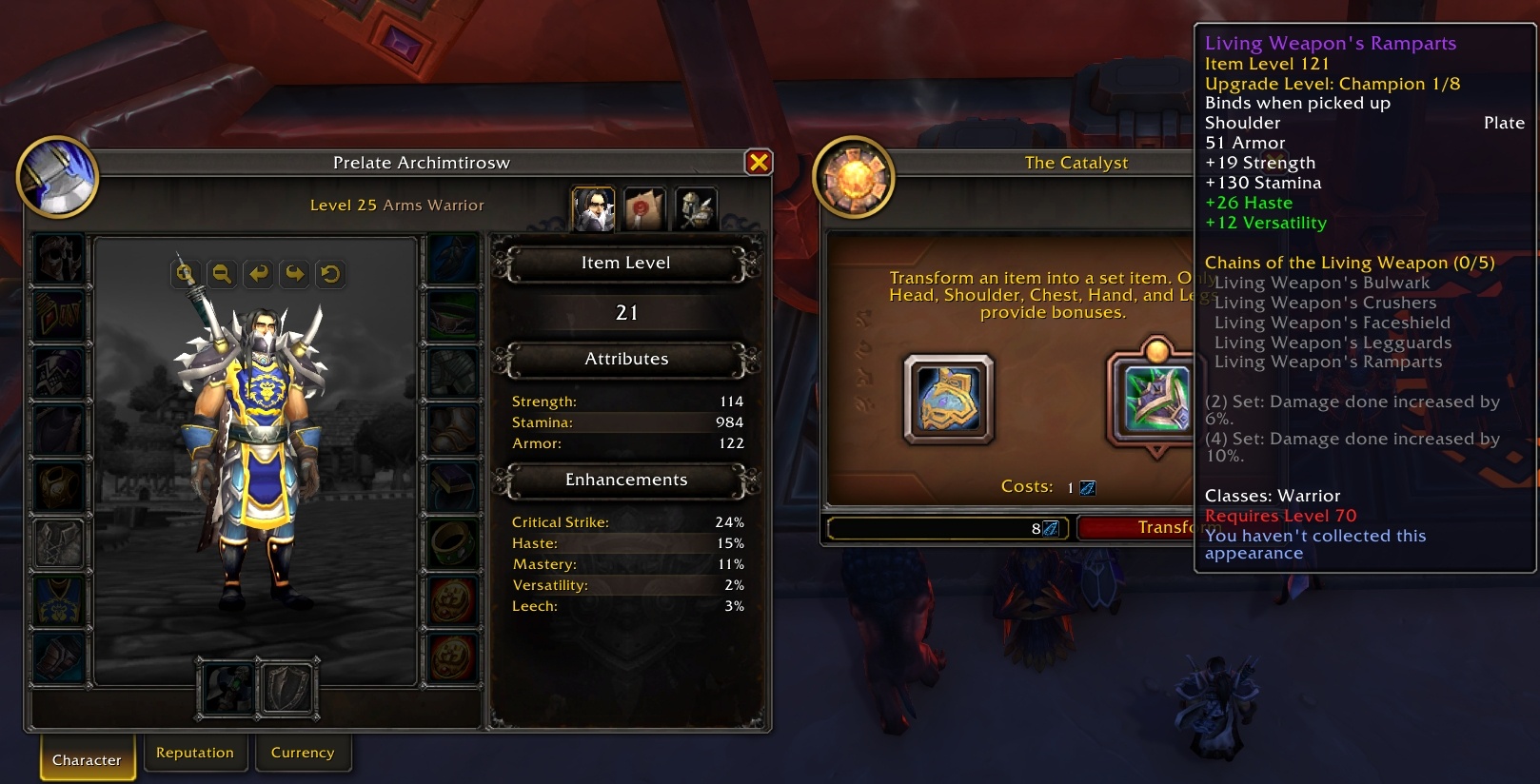Select the transformed shoulder item output slot
Viewport: 1540px width, 784px height.
pos(1155,400)
